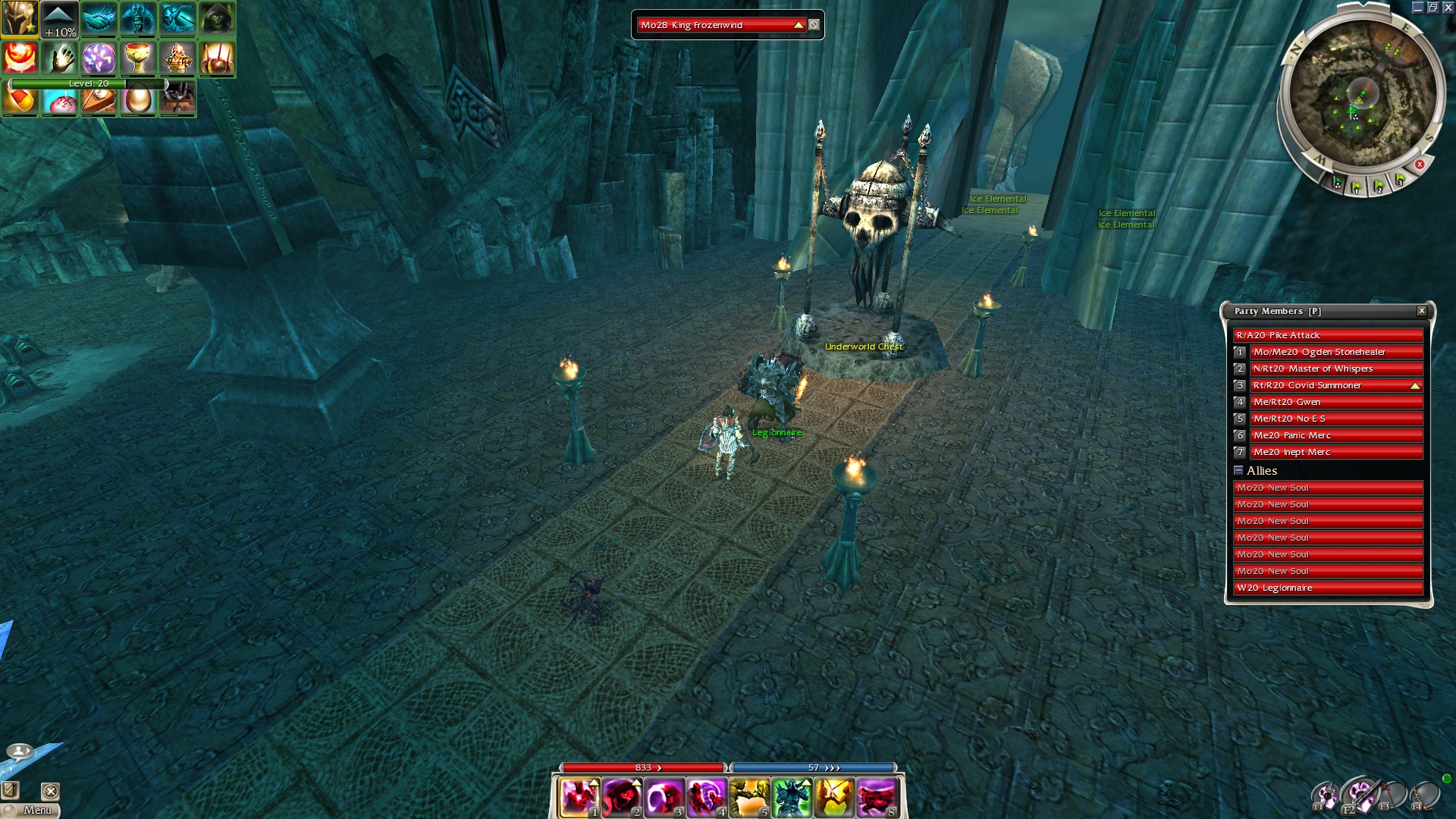Minimize the game window
Screen dimensions: 1456x819
(1417, 8)
